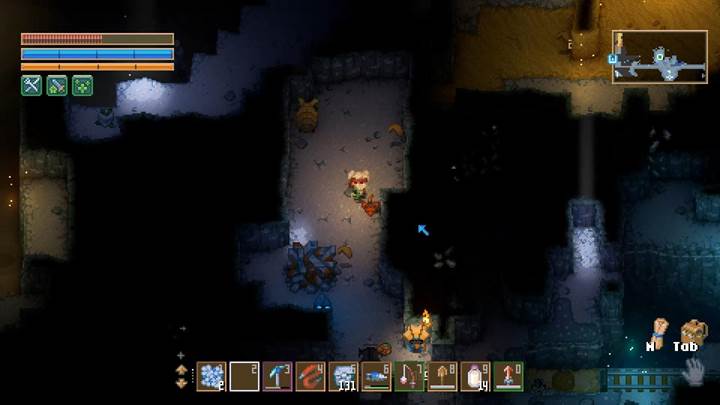Use the white potion bottle slot
Screen dimensions: 720x405
point(475,376)
